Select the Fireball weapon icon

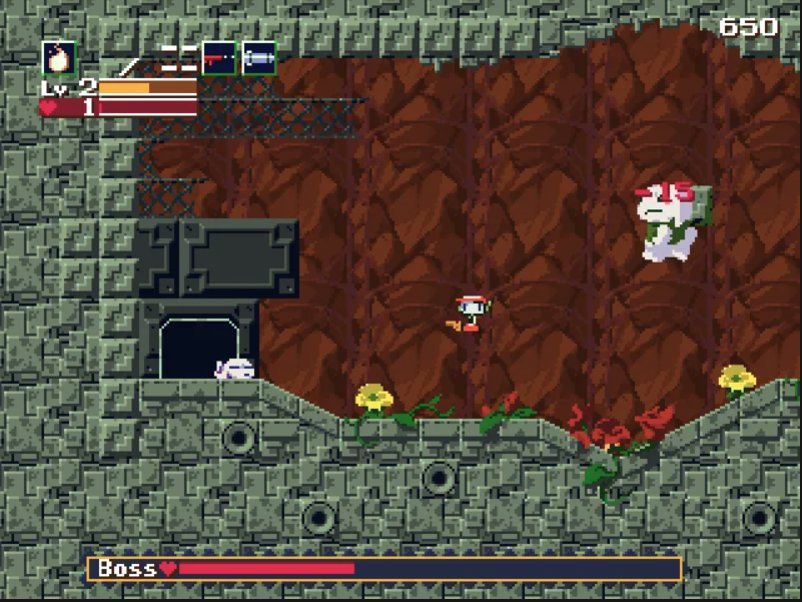pyautogui.click(x=59, y=58)
